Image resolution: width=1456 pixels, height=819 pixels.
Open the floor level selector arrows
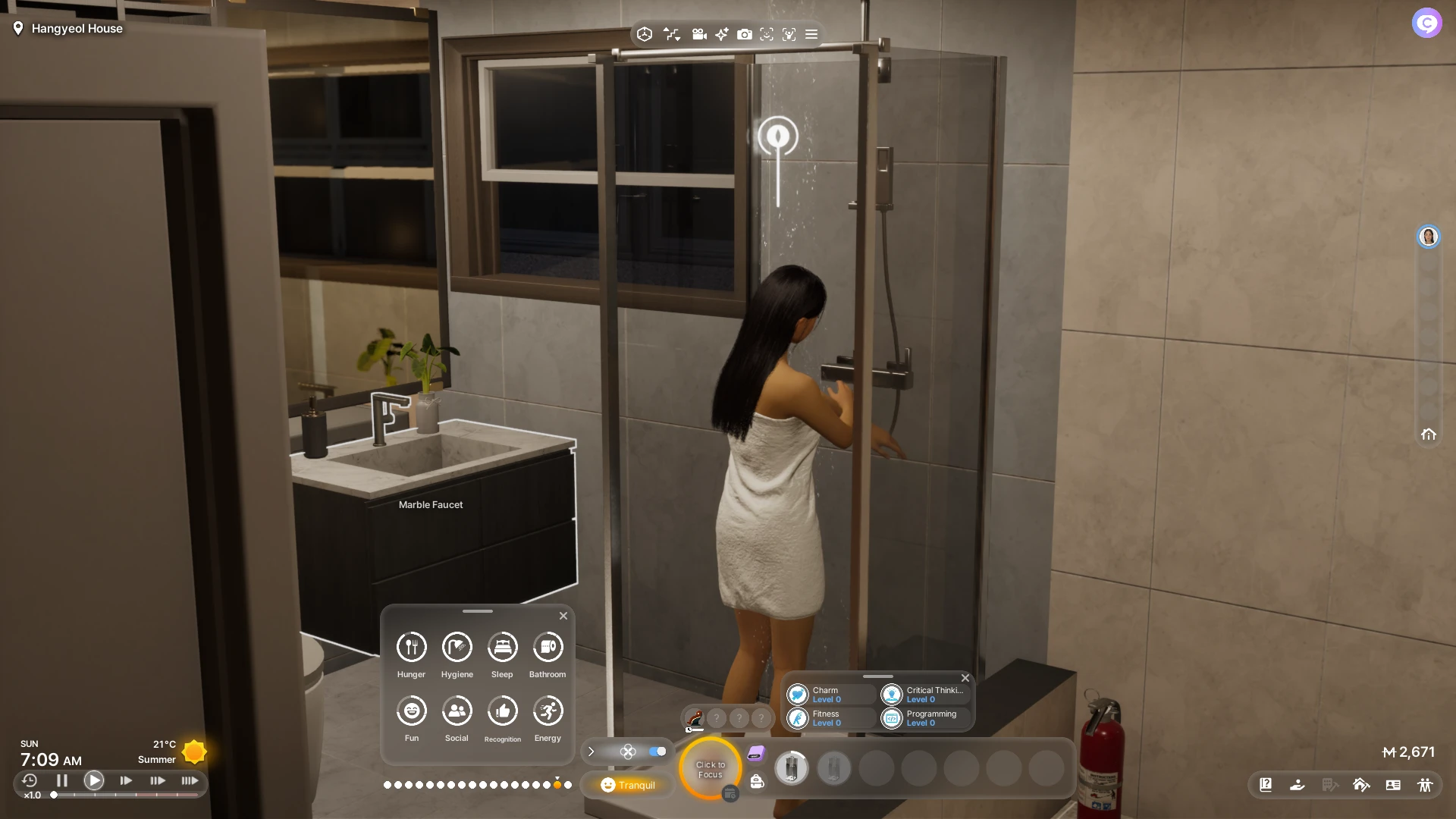pos(672,34)
